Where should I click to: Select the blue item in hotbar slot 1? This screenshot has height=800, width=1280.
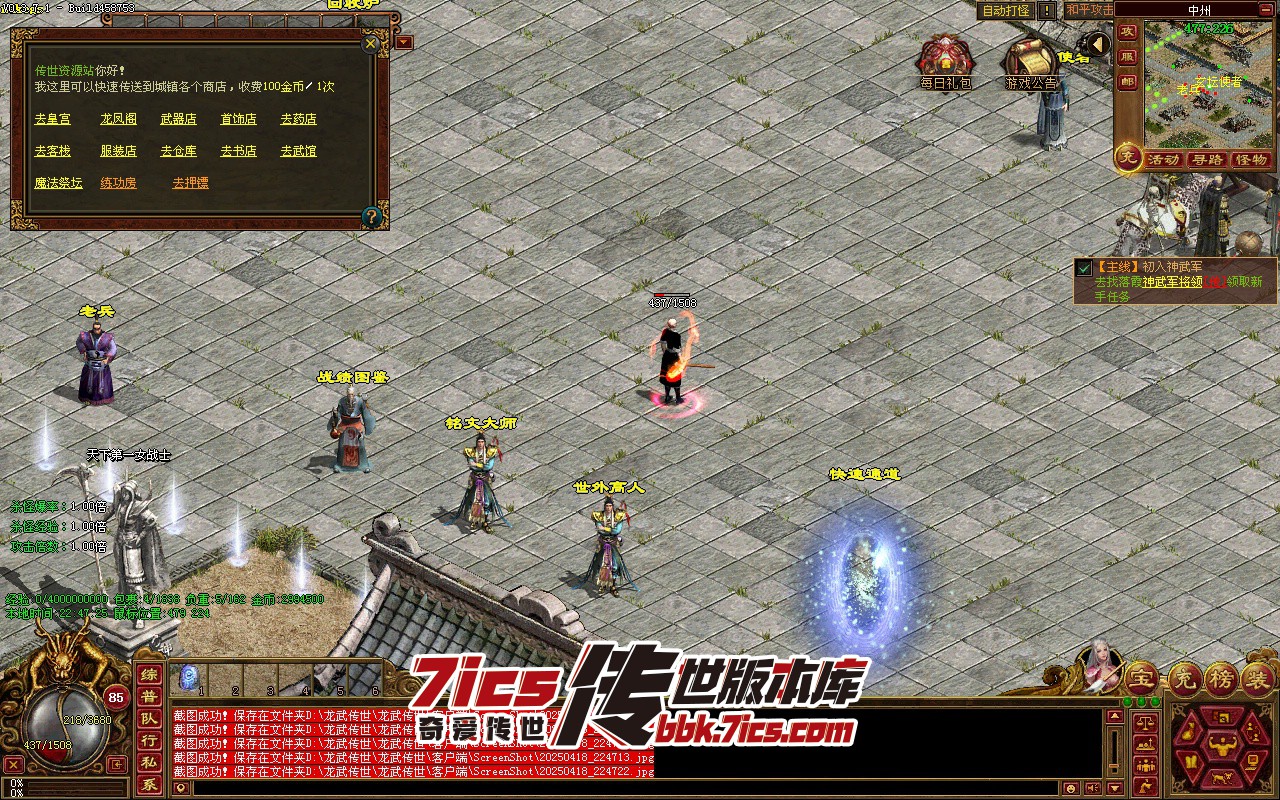coord(188,677)
